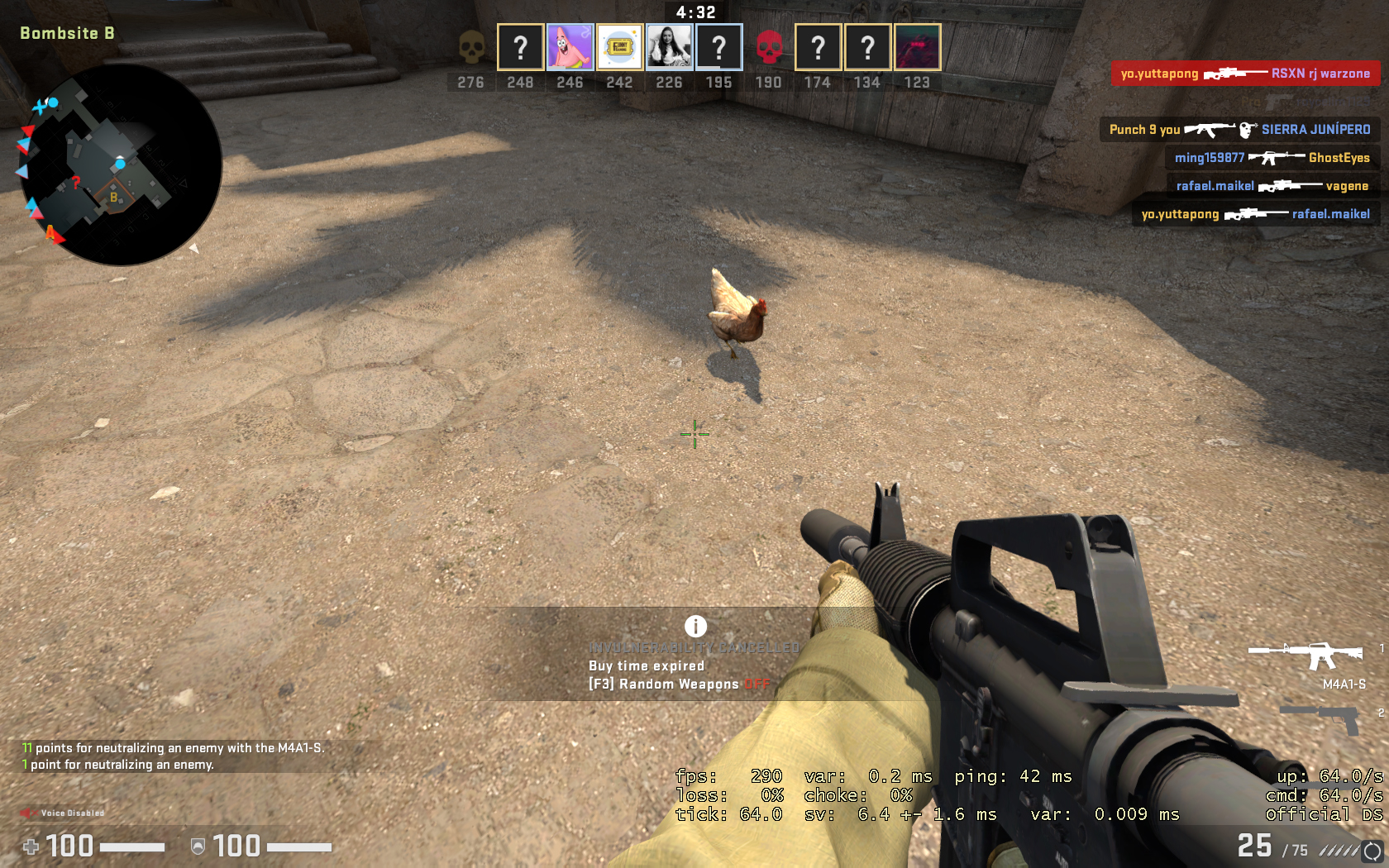This screenshot has height=868, width=1389.
Task: Choose the yellow ticket player avatar
Action: pos(619,47)
